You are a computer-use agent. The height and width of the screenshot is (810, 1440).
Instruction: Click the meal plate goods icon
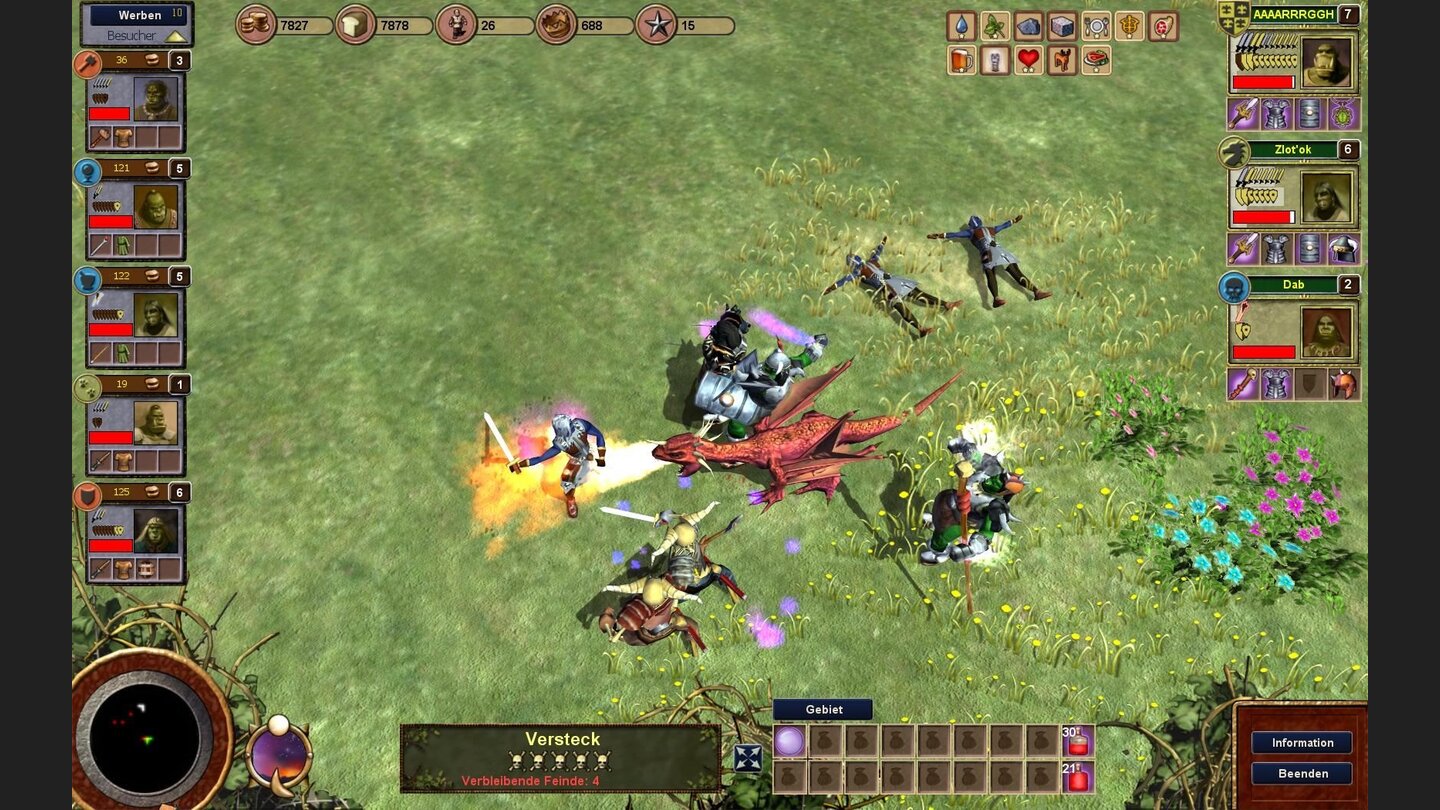click(x=1097, y=26)
